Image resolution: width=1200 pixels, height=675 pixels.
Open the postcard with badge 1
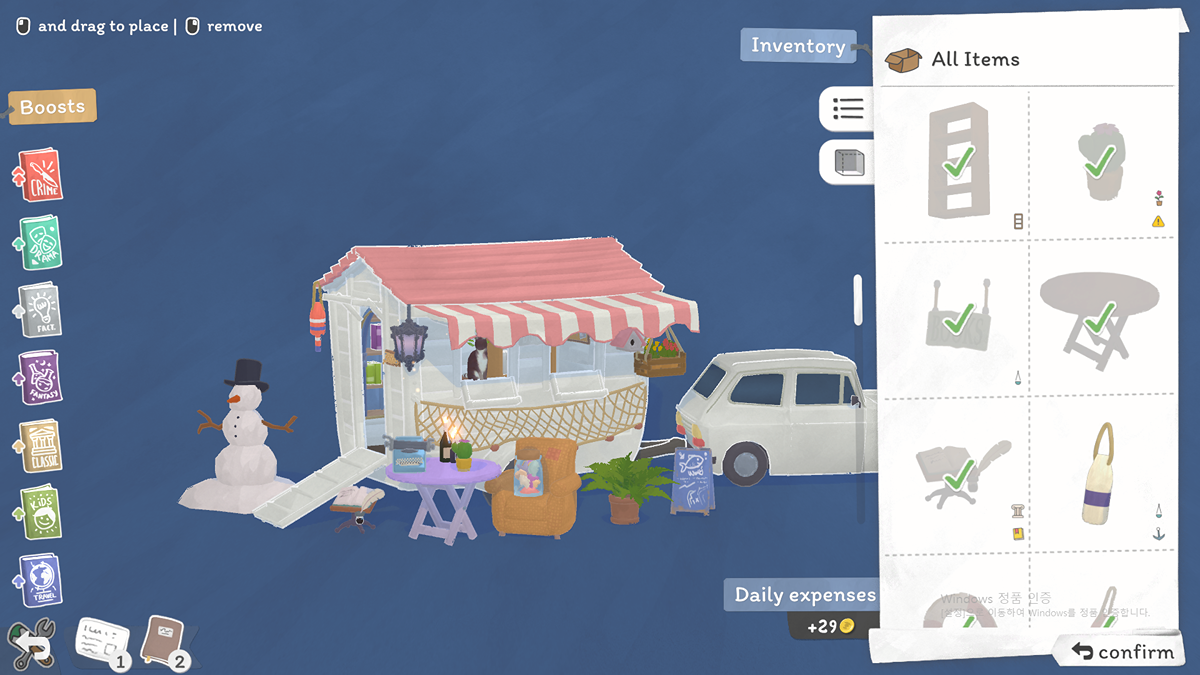coord(102,640)
